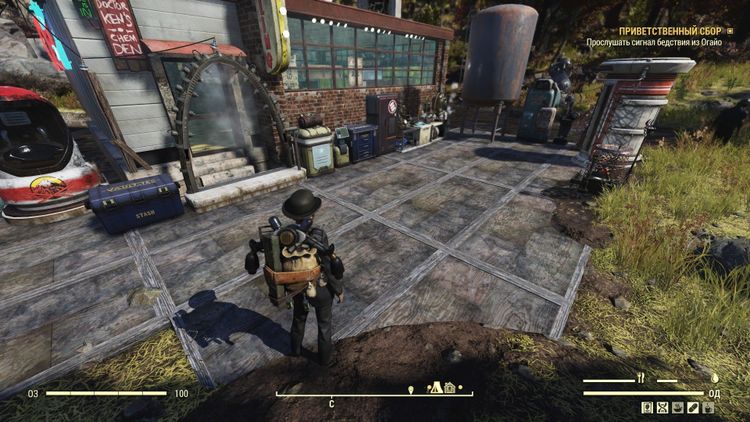The width and height of the screenshot is (750, 422).
Task: Click the fork and knife hunger icon
Action: click(x=642, y=379)
